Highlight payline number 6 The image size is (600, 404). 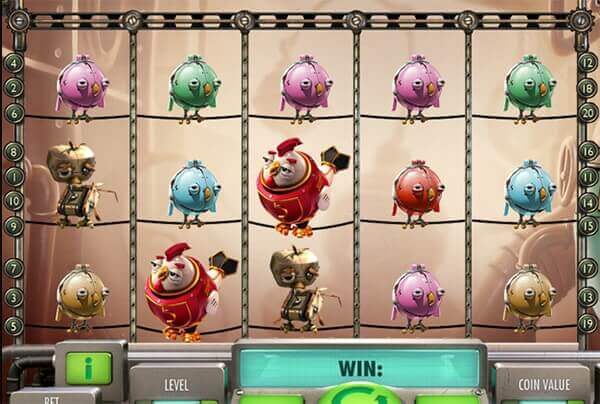(x=13, y=113)
